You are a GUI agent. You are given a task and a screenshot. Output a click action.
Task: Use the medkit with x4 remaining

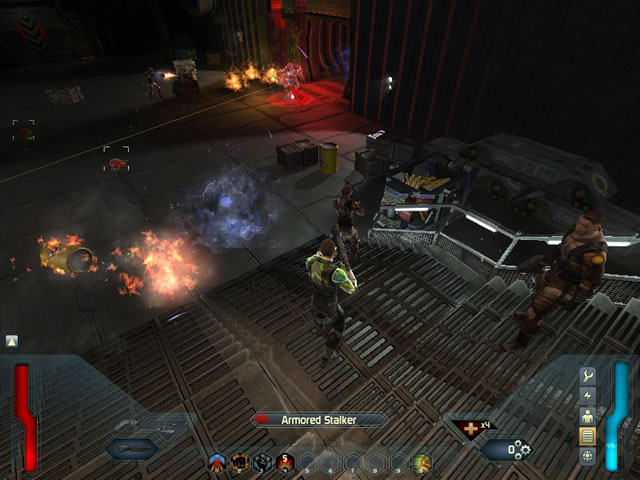(468, 429)
